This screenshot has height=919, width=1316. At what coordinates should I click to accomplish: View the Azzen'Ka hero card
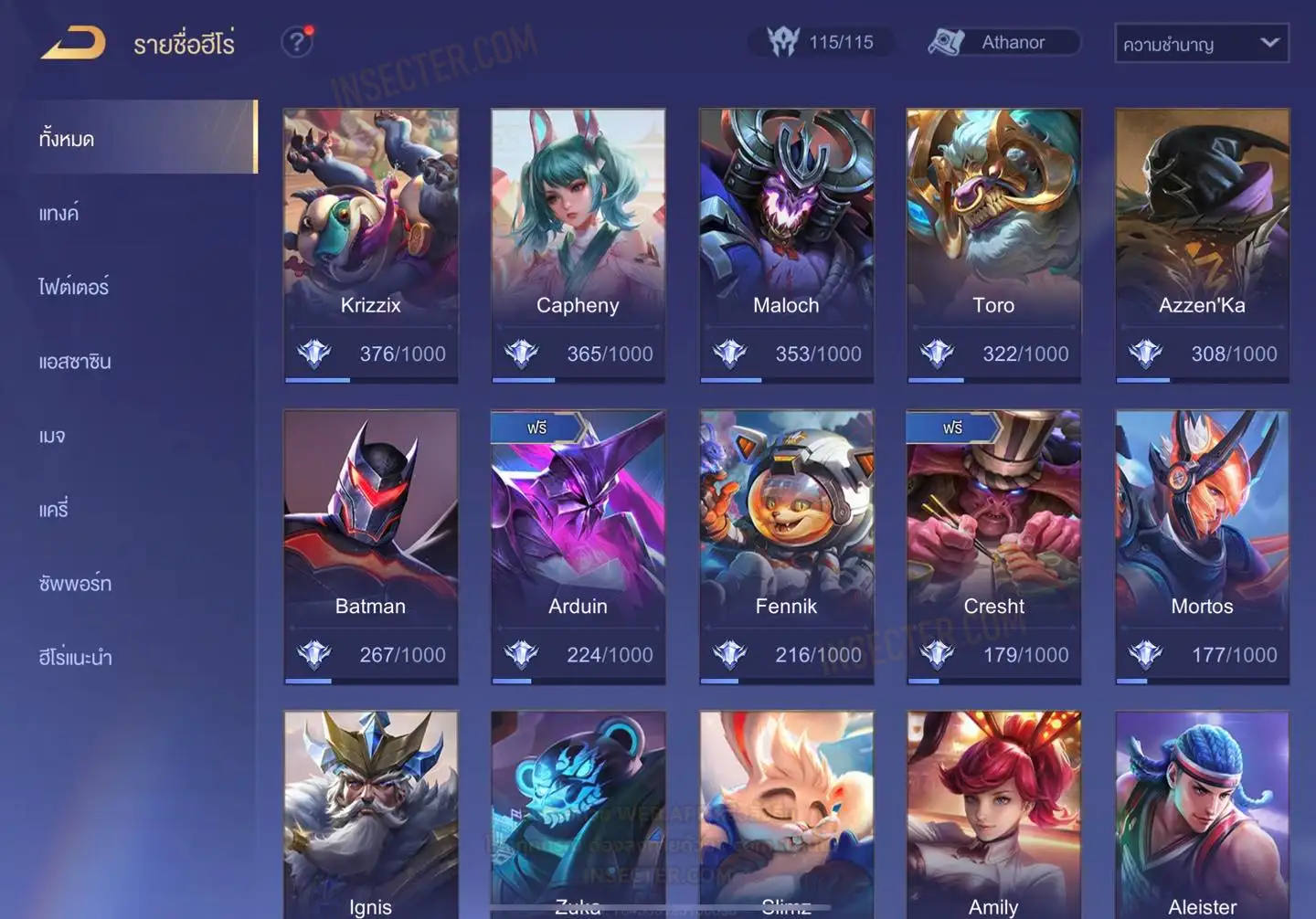pos(1202,245)
